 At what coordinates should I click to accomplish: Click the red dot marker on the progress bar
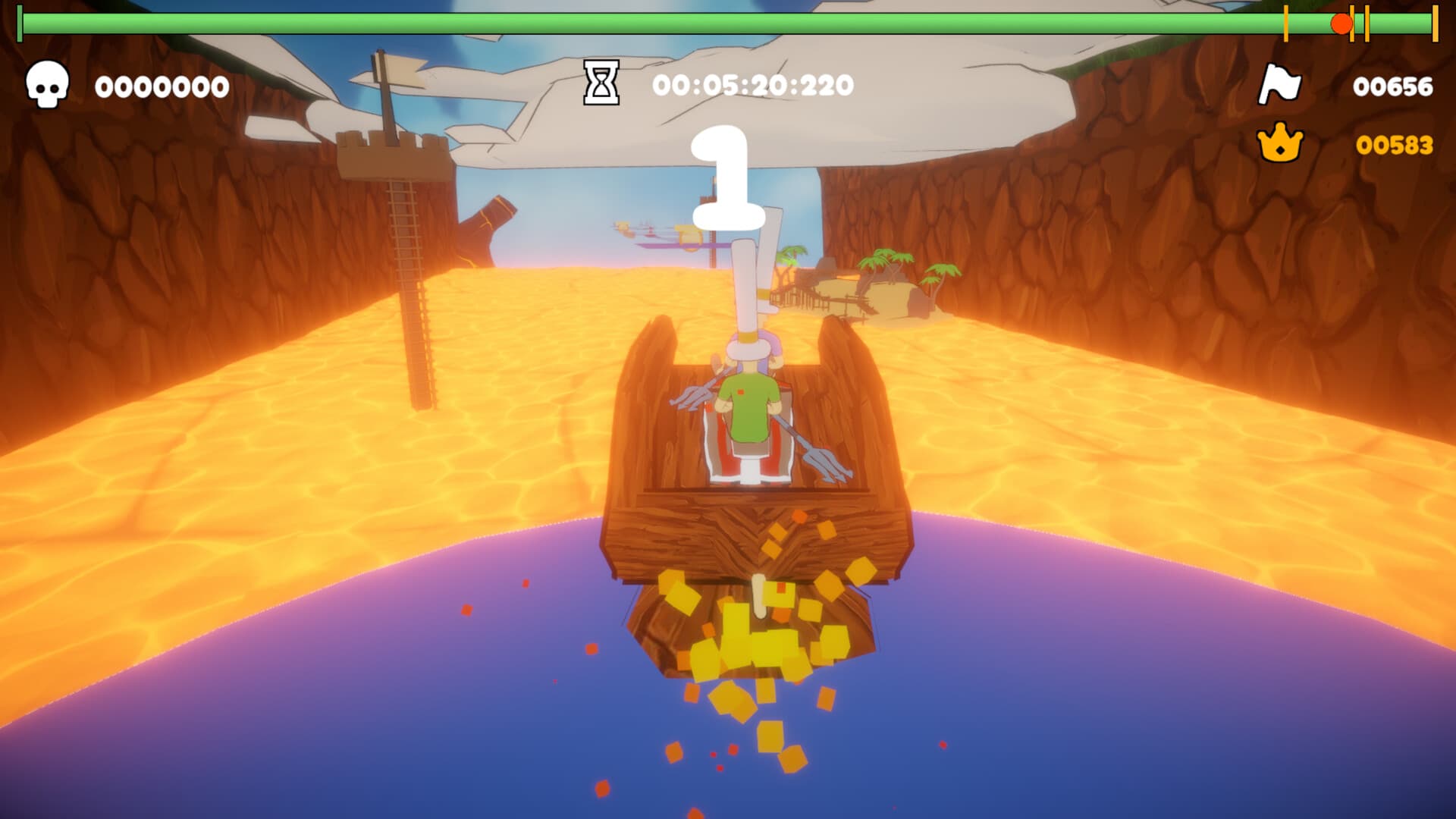tap(1341, 23)
